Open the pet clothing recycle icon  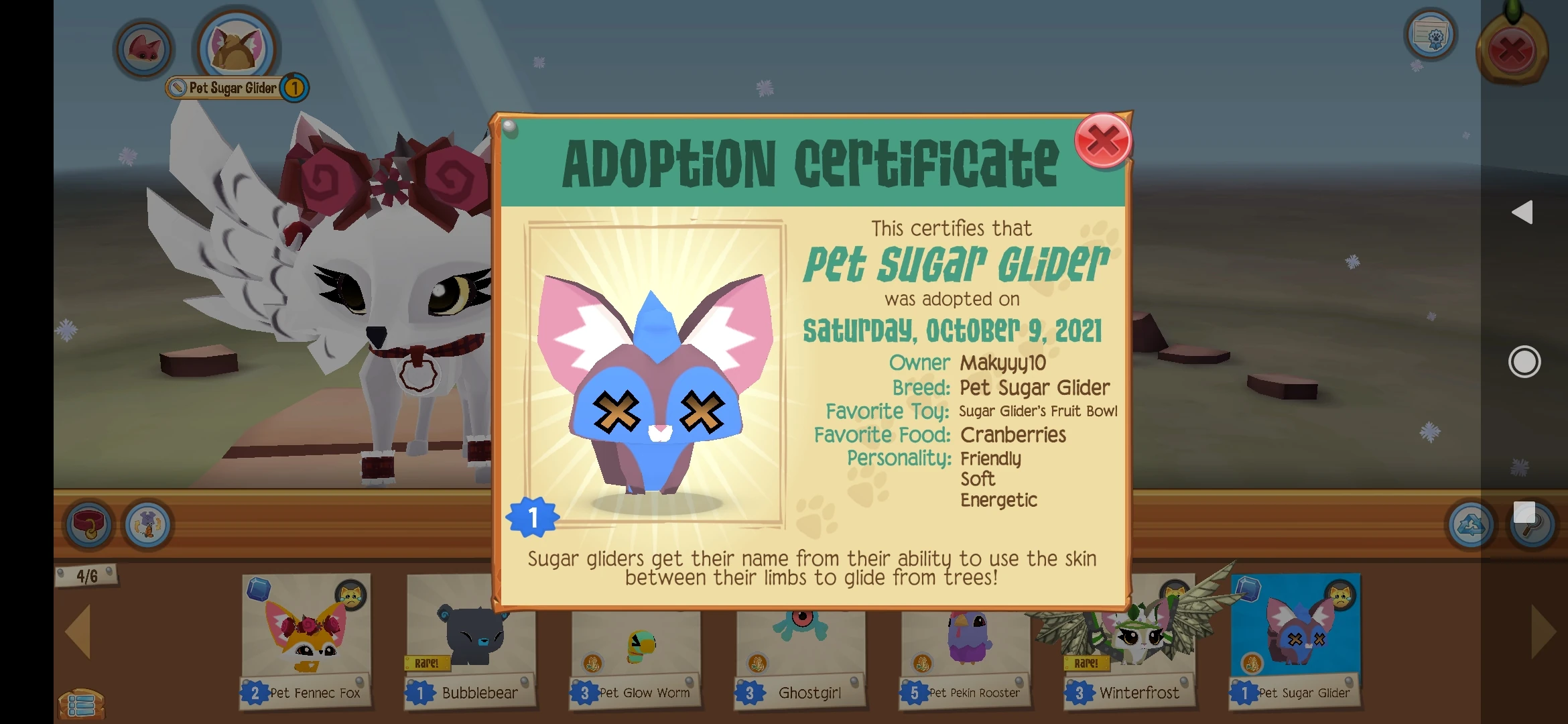coord(149,526)
